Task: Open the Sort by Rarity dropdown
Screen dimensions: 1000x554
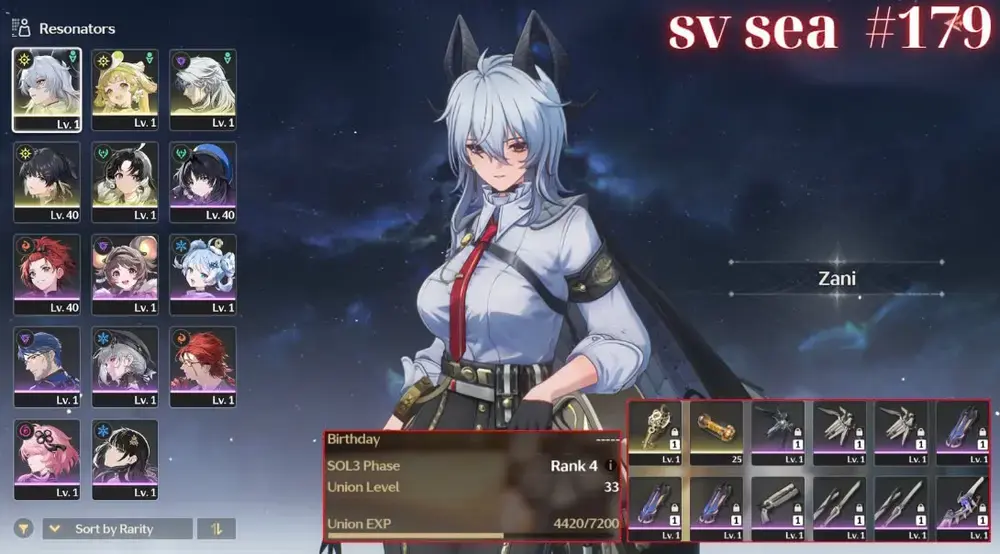Action: (x=117, y=528)
